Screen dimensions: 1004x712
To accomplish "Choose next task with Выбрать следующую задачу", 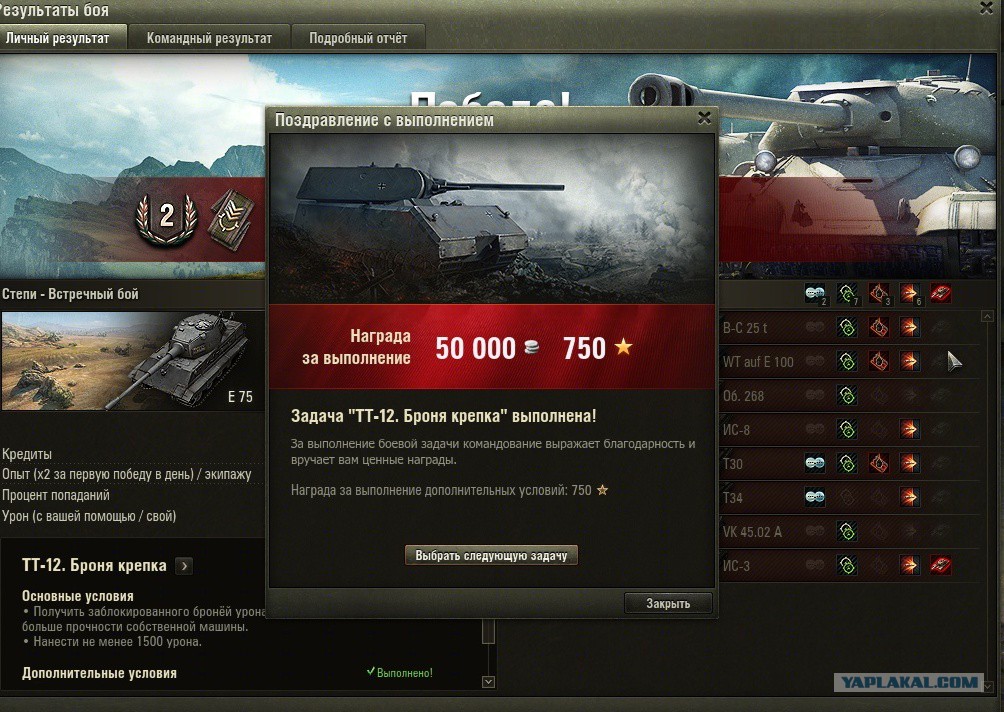I will click(491, 555).
